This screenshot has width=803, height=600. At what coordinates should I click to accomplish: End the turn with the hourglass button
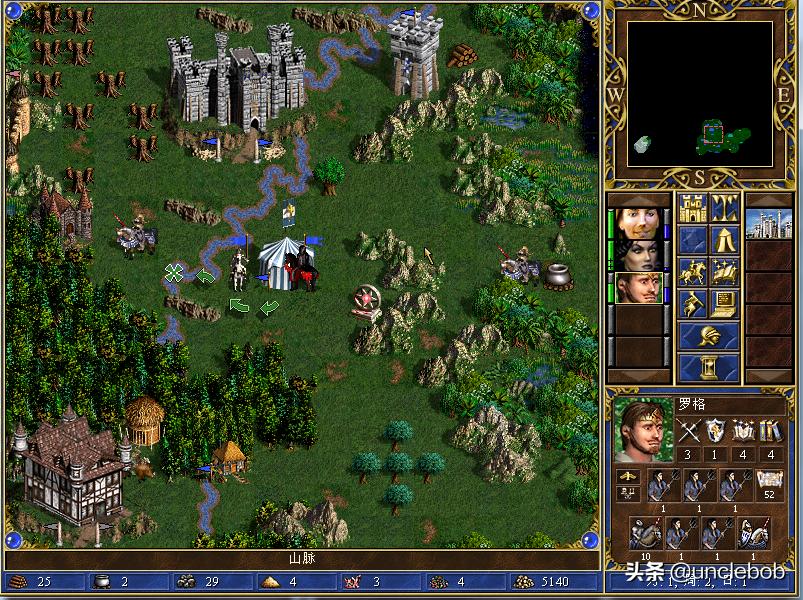click(x=708, y=367)
